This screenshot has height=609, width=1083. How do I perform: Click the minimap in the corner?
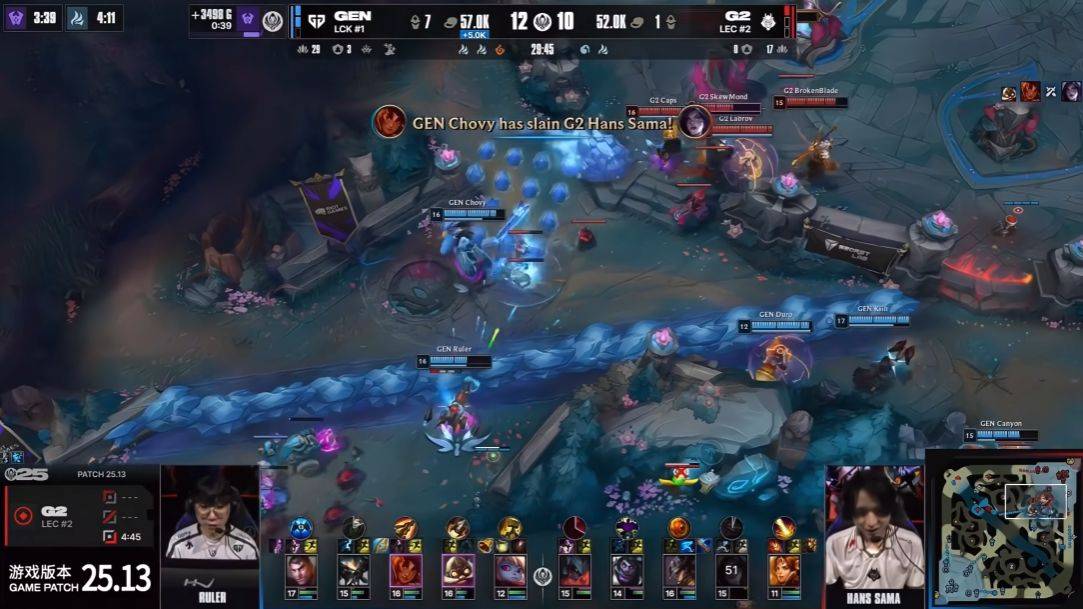(x=1003, y=529)
